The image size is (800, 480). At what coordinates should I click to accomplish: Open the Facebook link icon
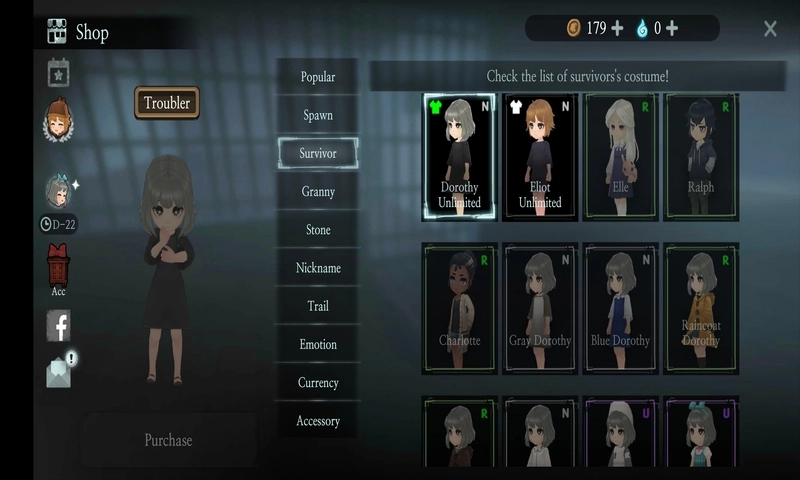click(59, 325)
